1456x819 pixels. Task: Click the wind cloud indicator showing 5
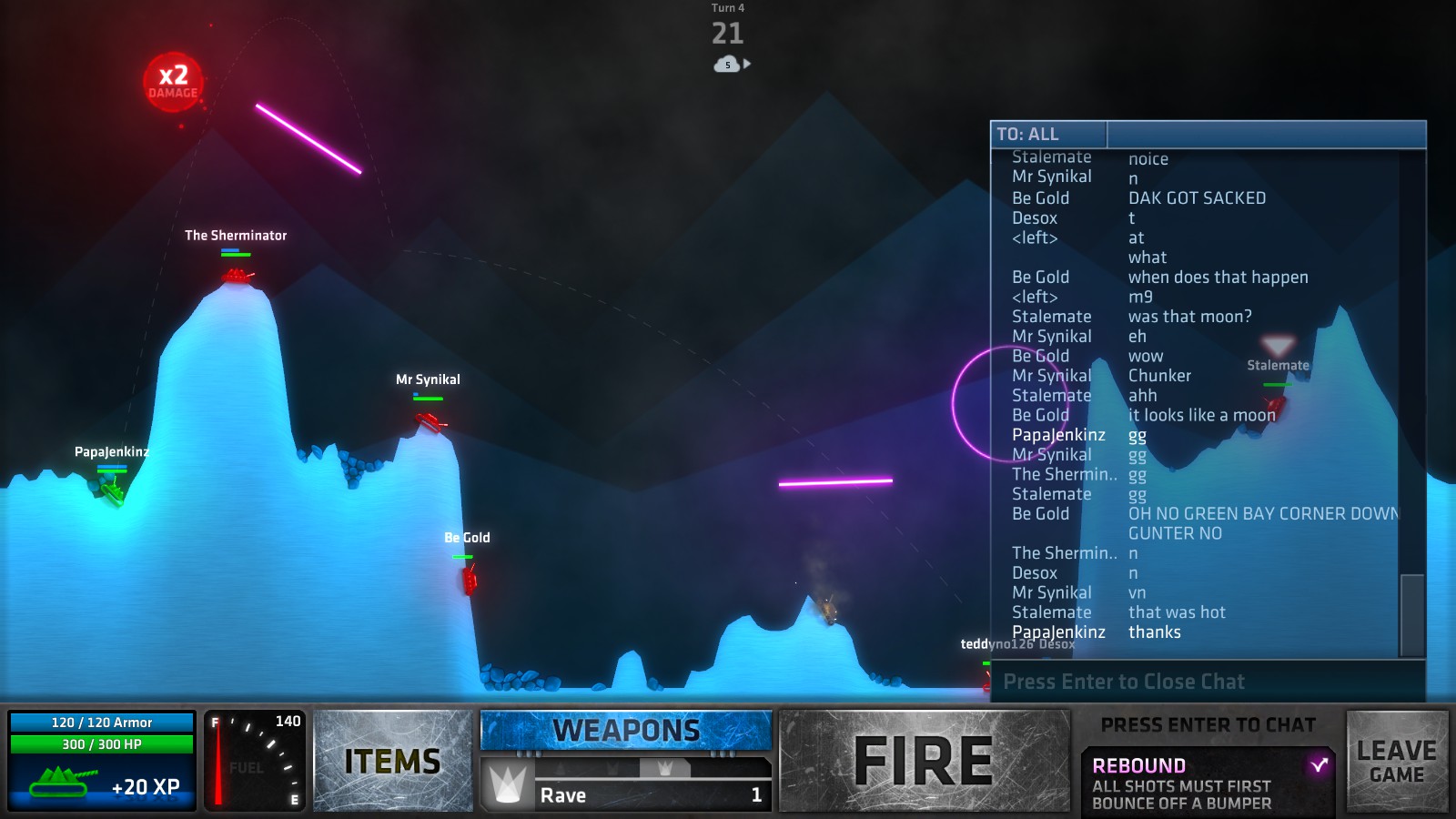725,64
